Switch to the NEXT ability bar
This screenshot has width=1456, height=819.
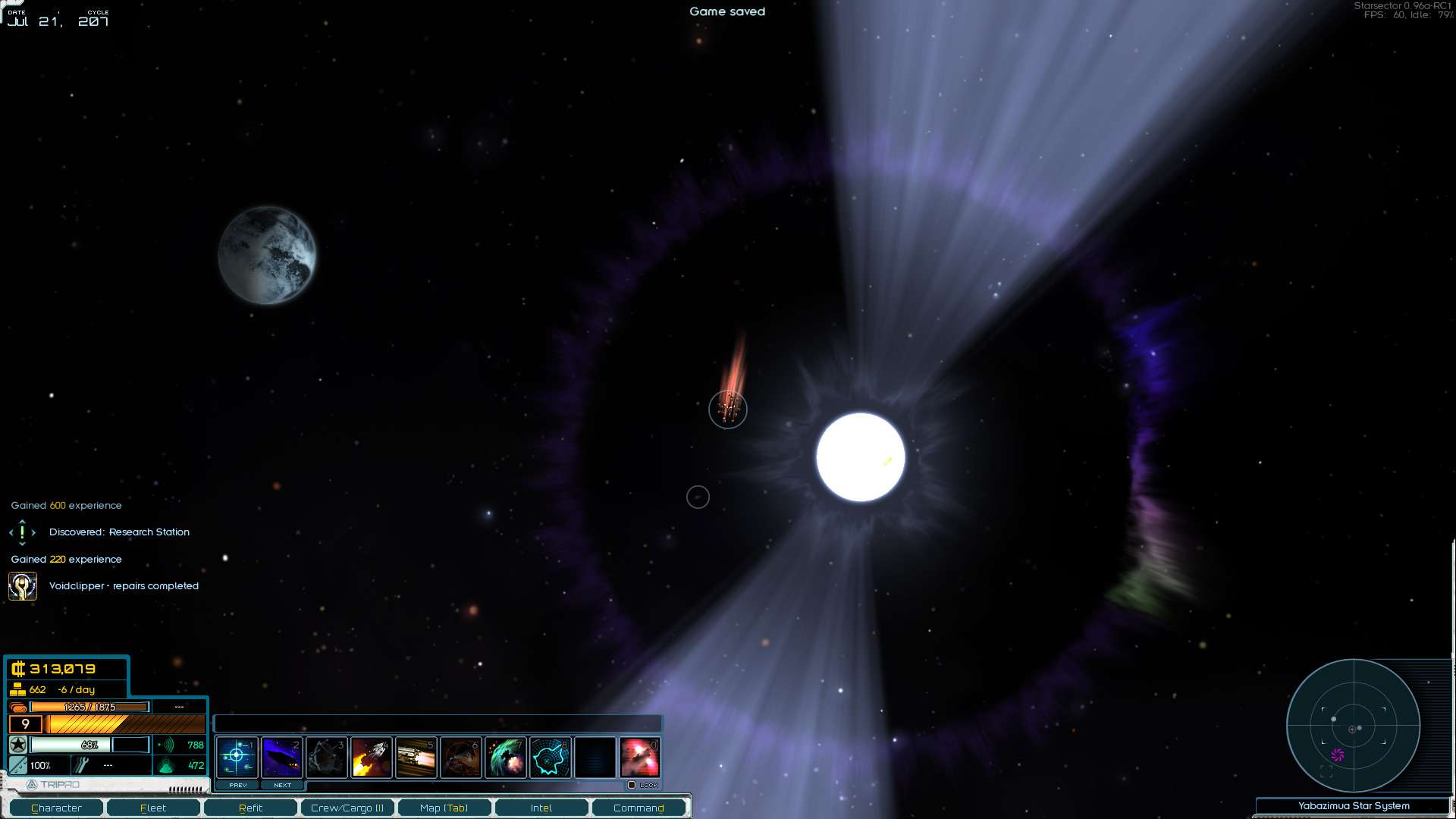tap(282, 785)
